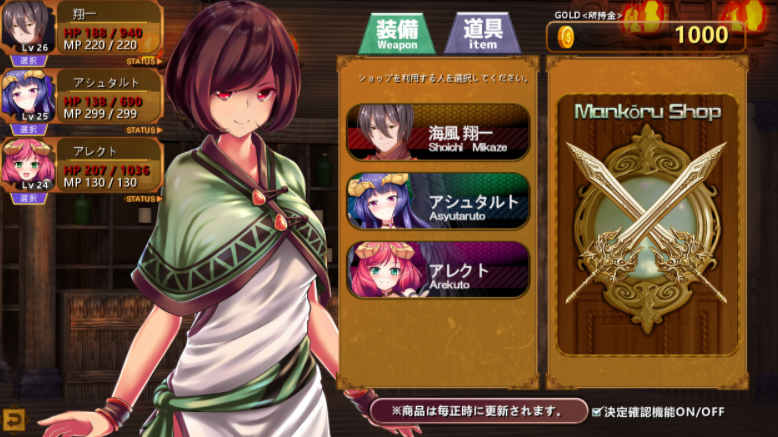Click 選択 under 翔一's Lv 26 portrait
778x437 pixels.
tap(29, 60)
